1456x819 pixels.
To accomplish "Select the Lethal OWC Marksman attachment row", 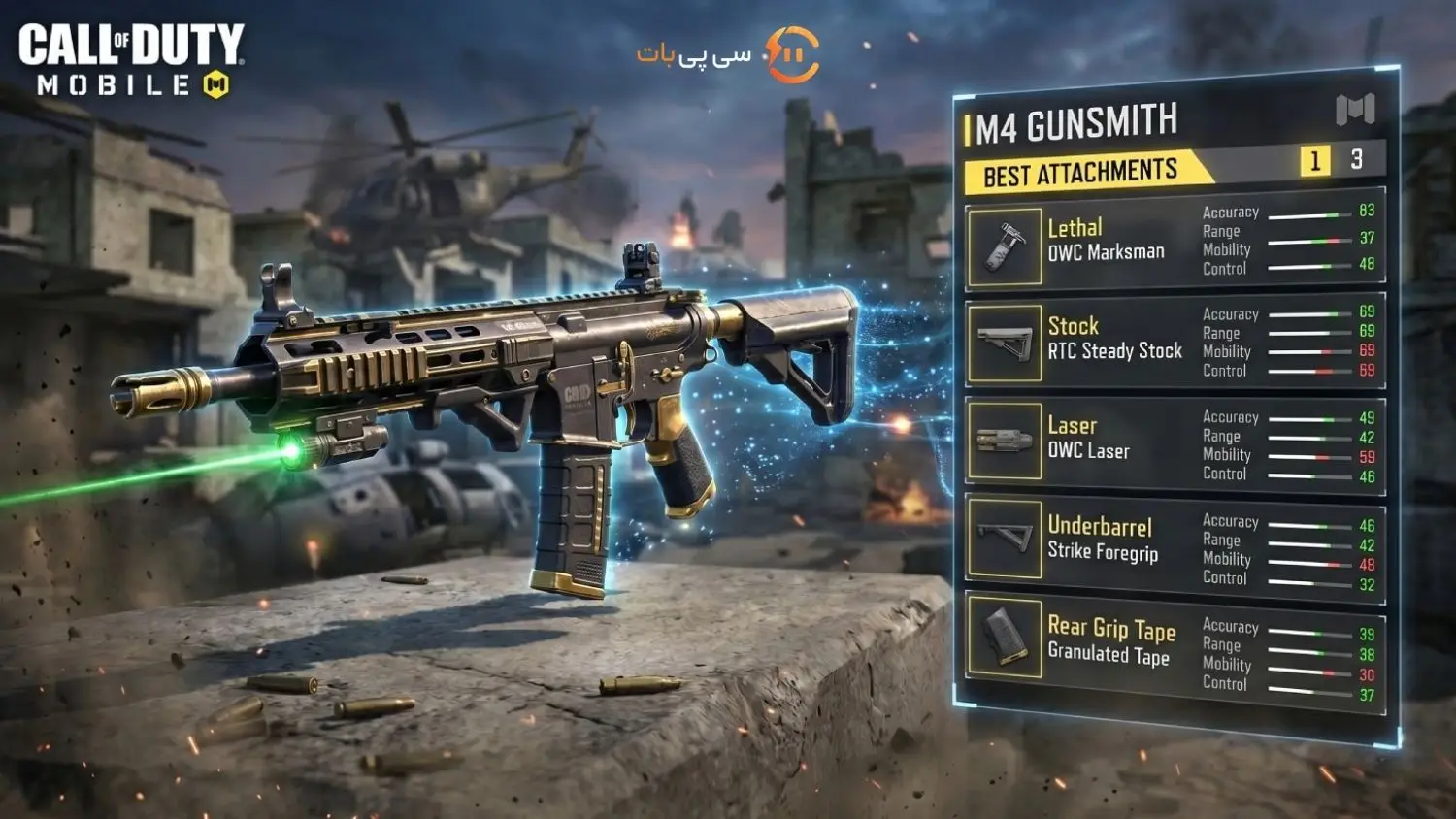I will [1107, 241].
